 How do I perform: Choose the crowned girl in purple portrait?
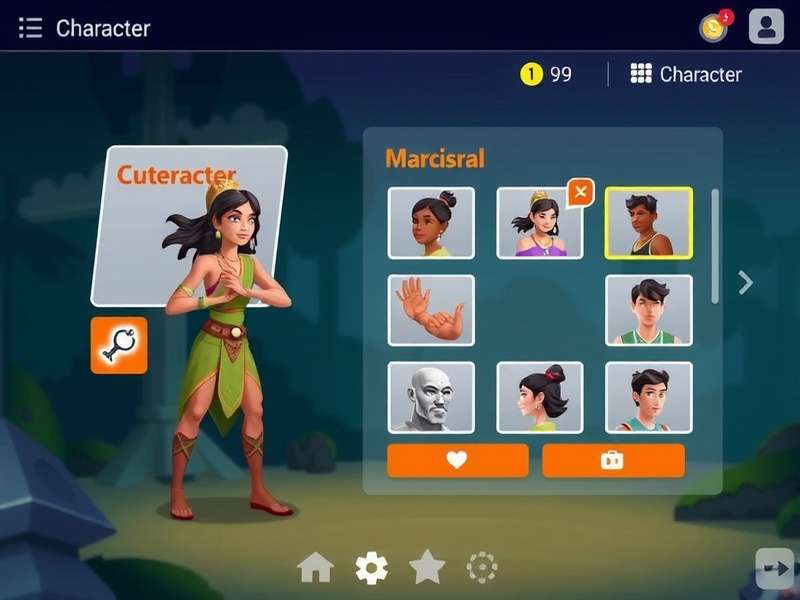coord(538,224)
